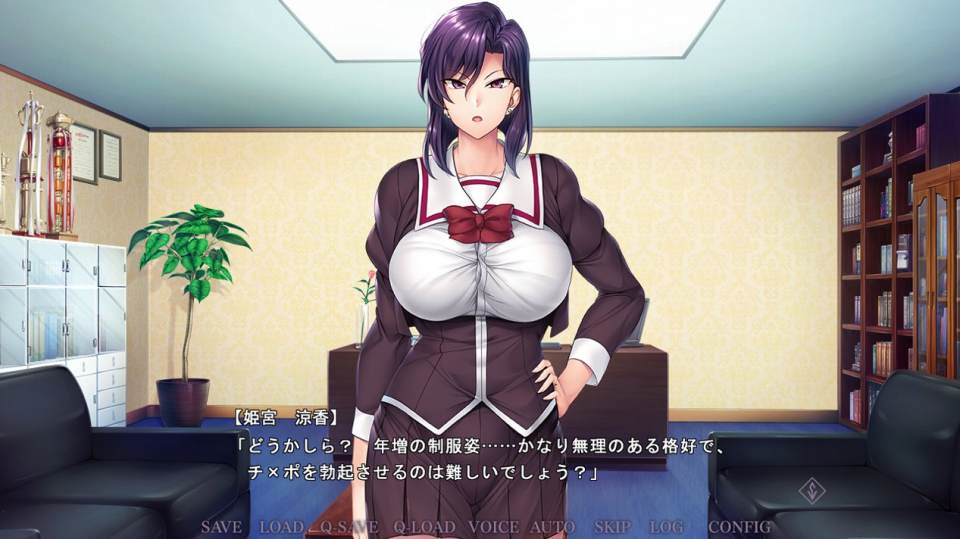Activate SKIP mode

(x=612, y=526)
